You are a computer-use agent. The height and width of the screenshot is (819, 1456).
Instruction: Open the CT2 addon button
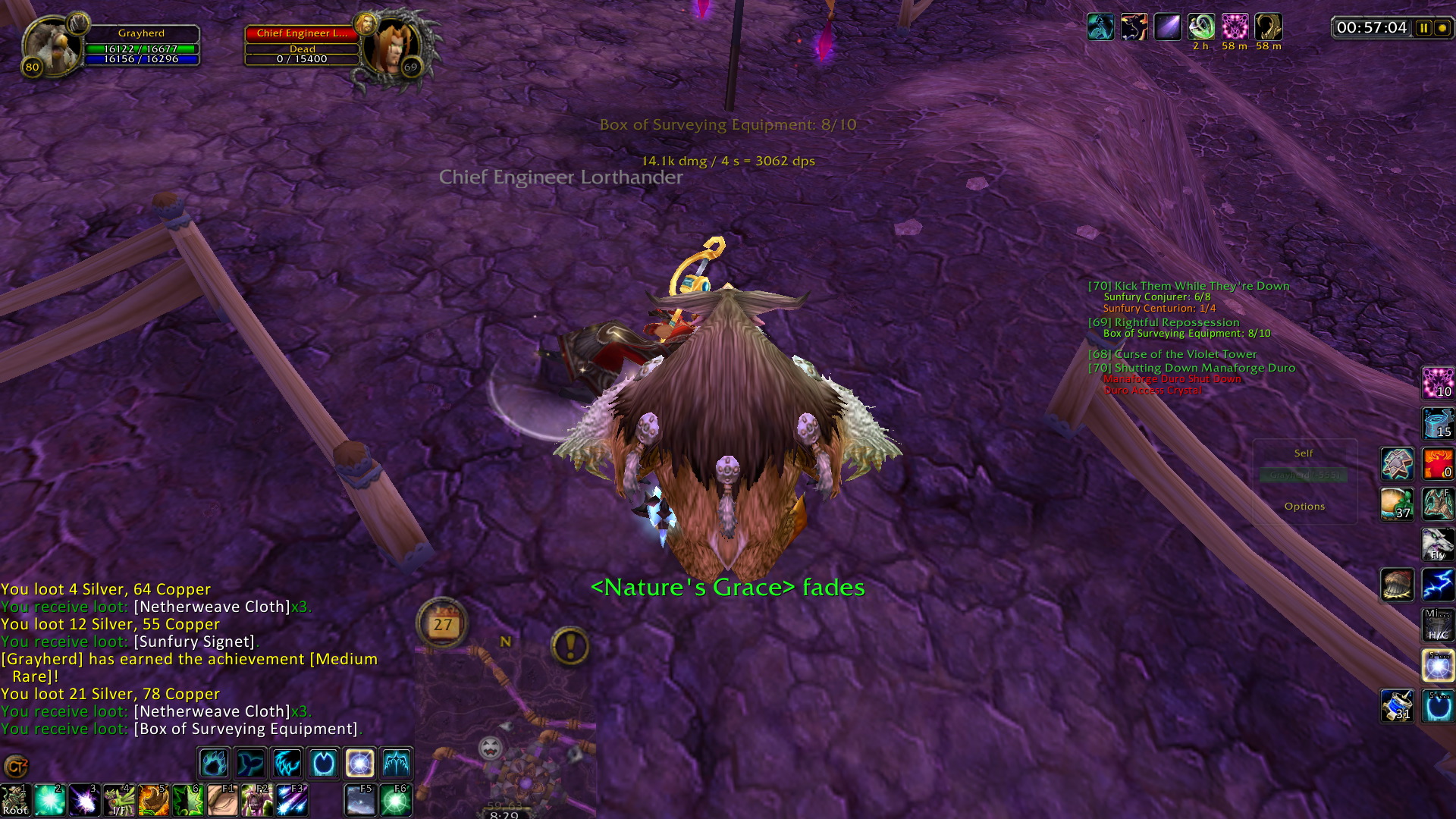pos(15,767)
